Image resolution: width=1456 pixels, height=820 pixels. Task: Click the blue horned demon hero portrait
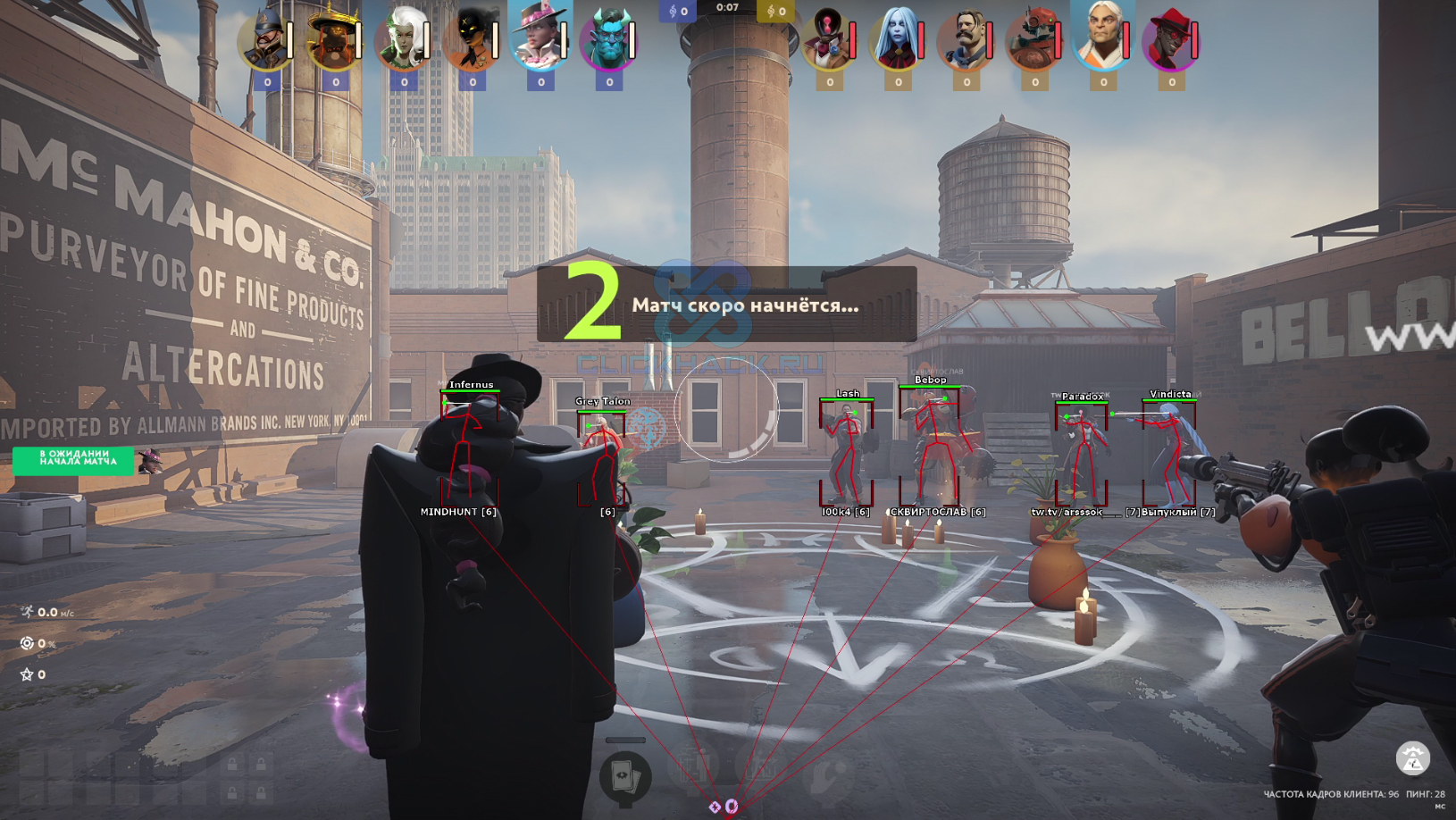(x=608, y=40)
